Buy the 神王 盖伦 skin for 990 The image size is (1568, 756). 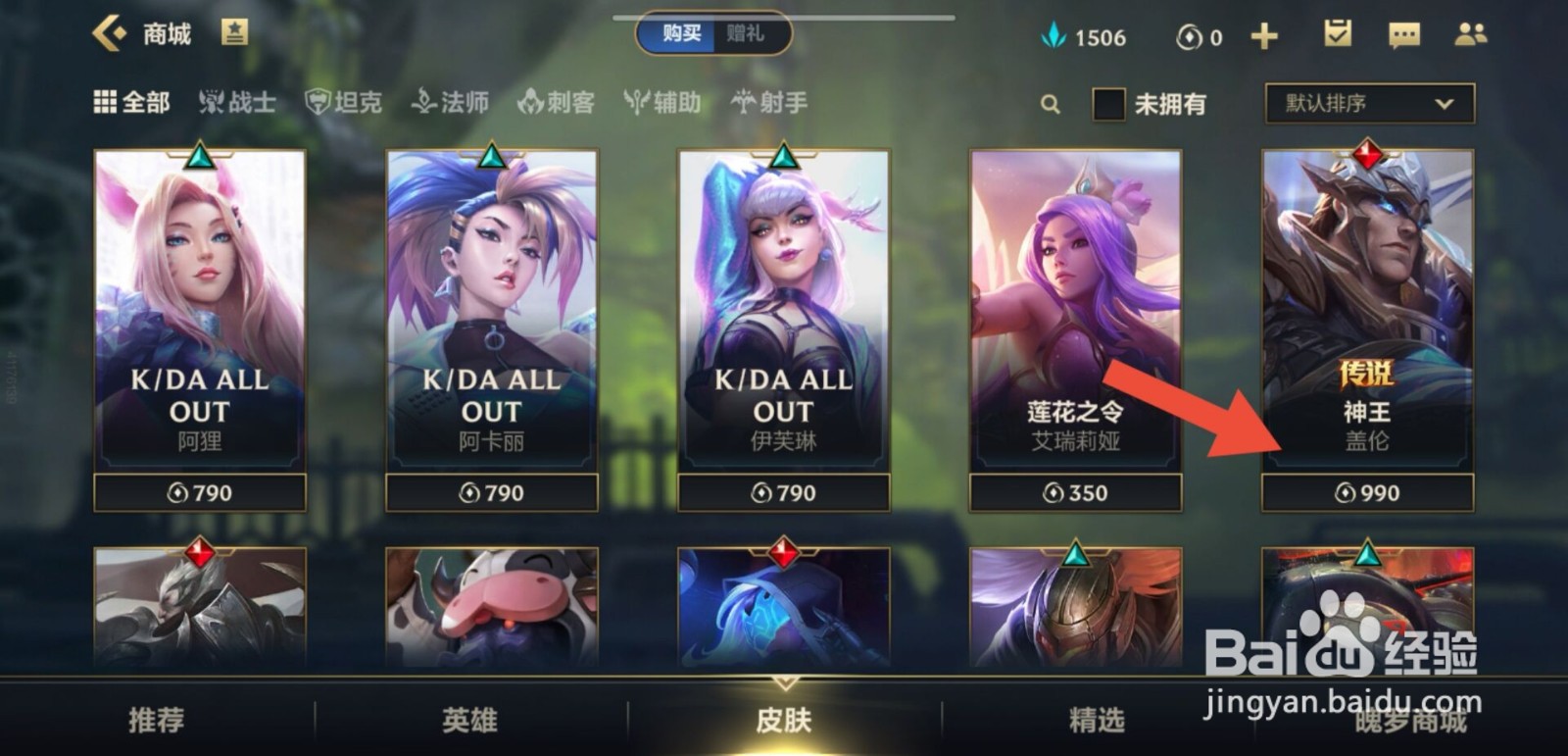[x=1364, y=492]
